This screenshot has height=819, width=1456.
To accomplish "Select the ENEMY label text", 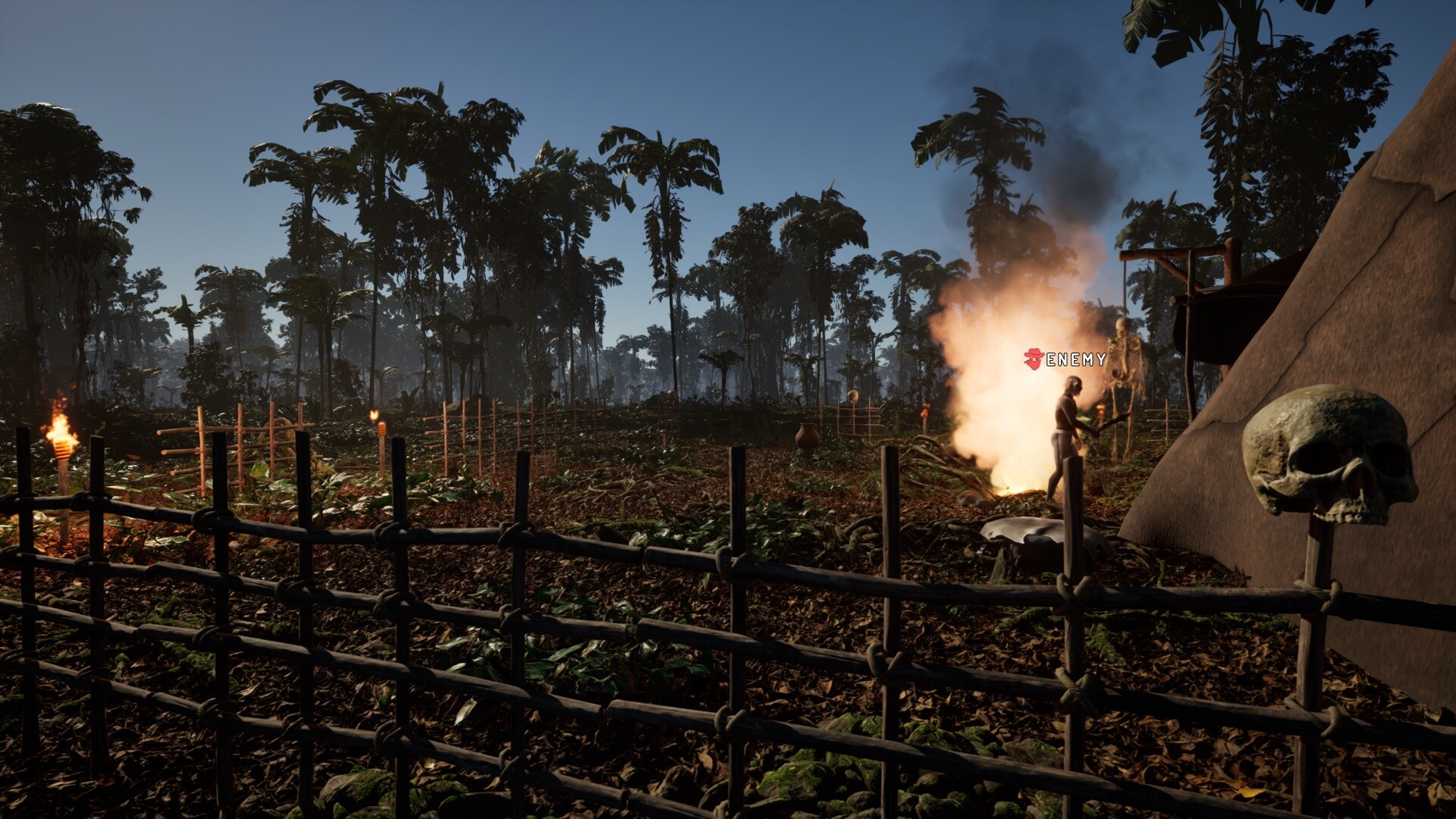I will [1075, 360].
